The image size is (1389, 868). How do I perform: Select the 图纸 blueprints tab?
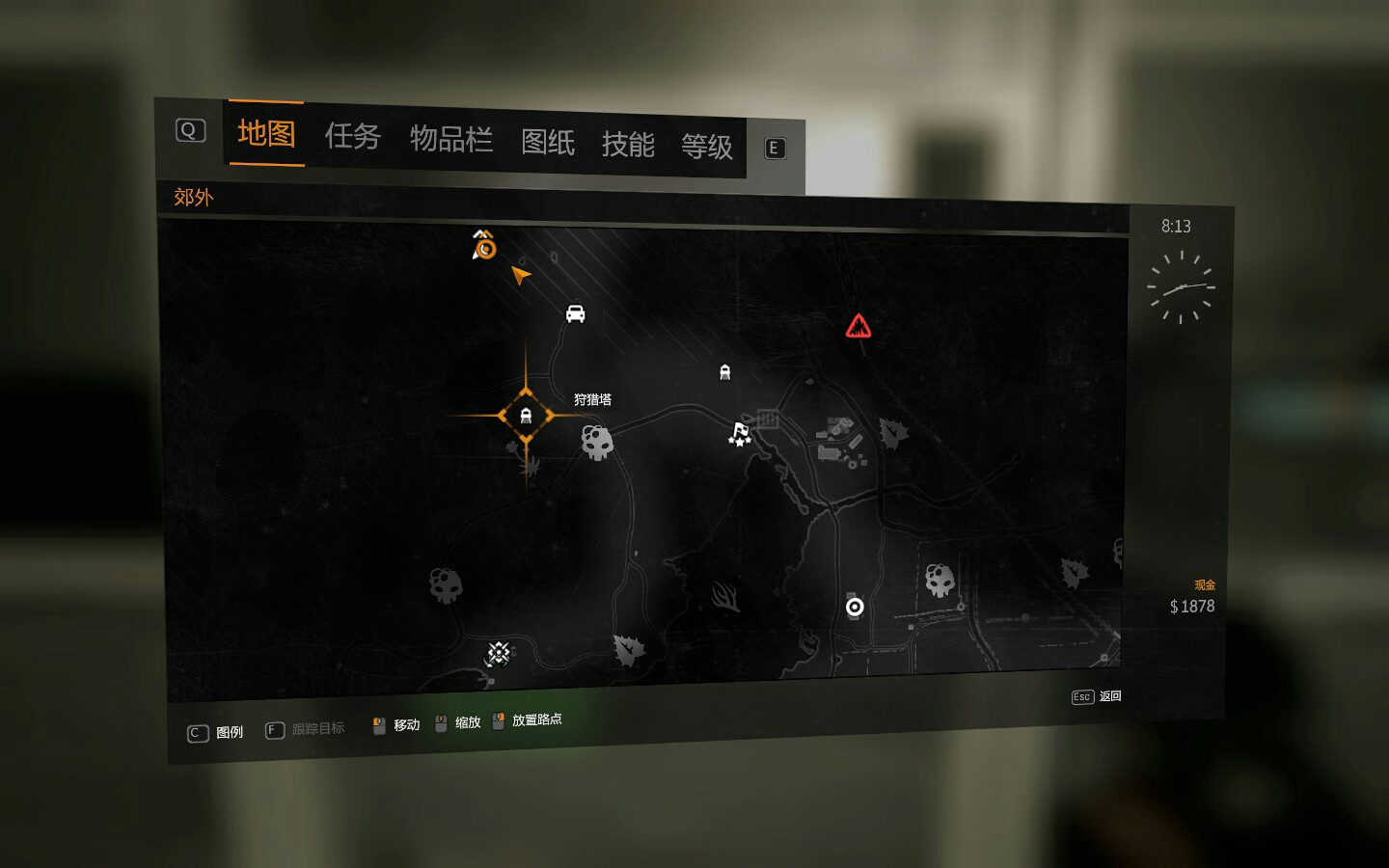click(x=547, y=143)
